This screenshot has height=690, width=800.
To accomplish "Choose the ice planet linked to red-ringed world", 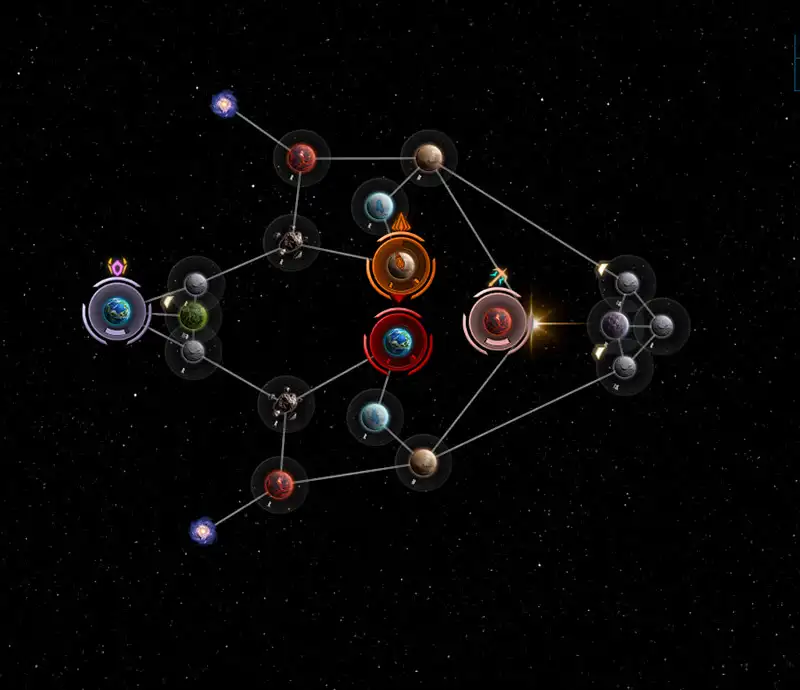I will 375,415.
